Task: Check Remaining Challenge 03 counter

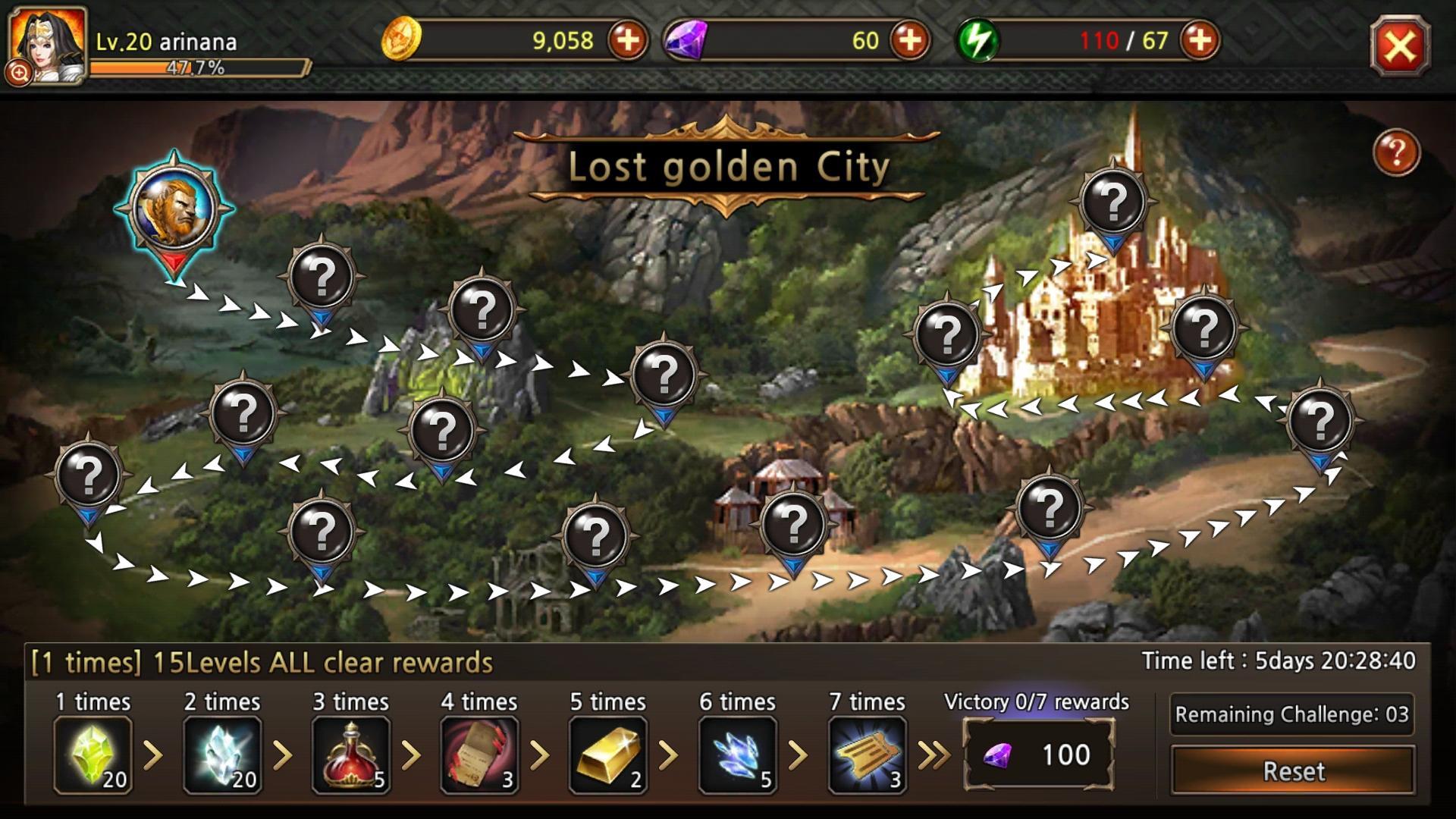Action: [1292, 714]
